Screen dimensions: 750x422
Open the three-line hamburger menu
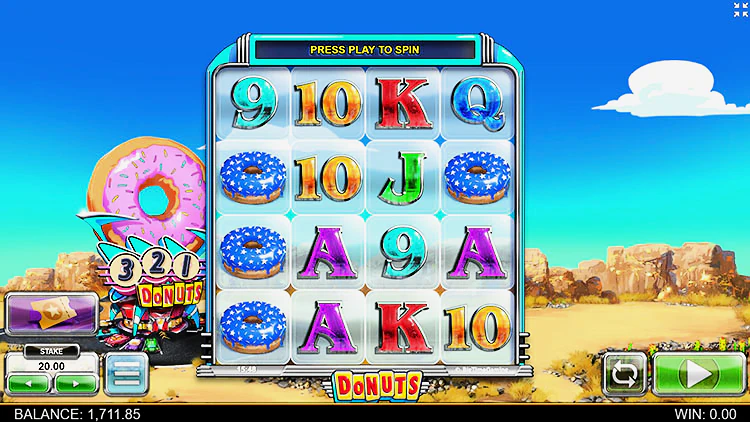coord(125,373)
